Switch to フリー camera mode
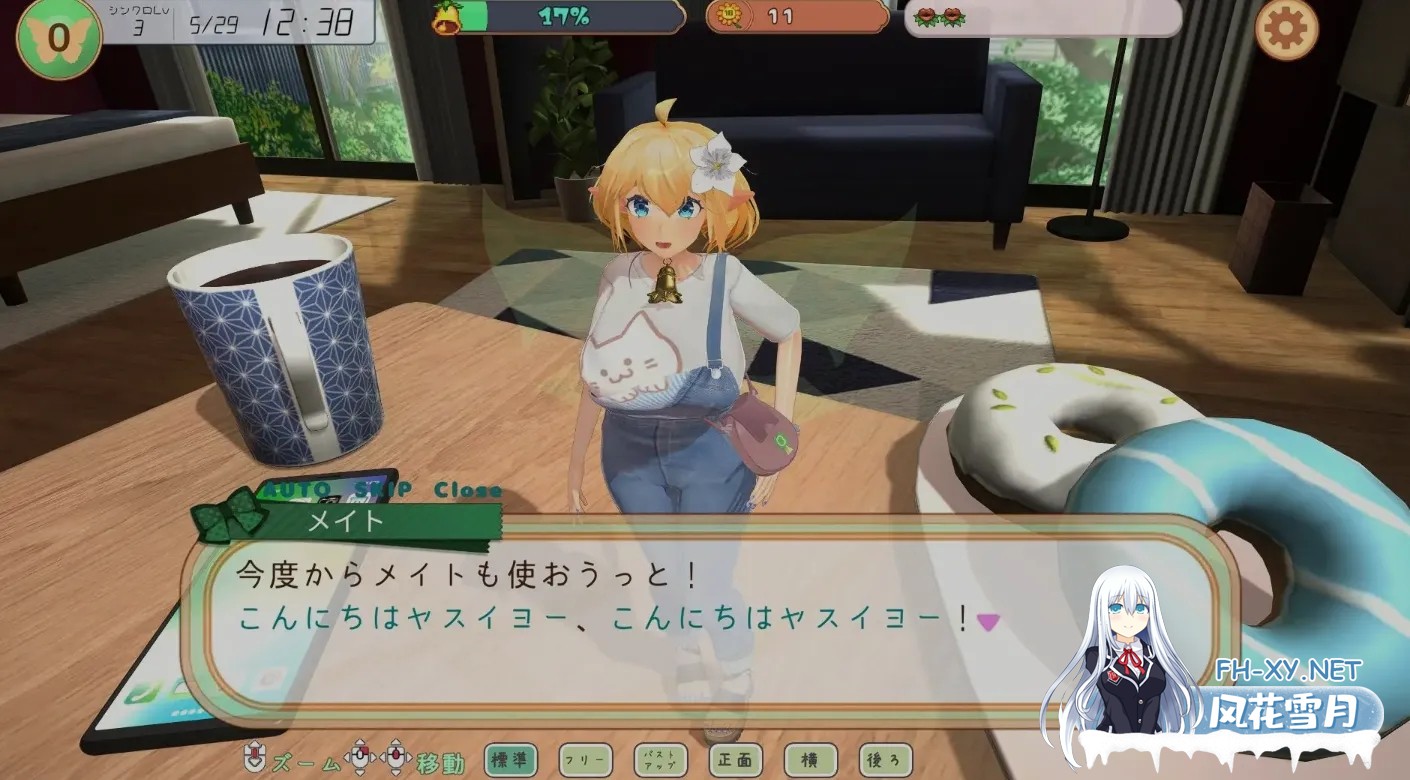Image resolution: width=1410 pixels, height=780 pixels. pos(585,761)
